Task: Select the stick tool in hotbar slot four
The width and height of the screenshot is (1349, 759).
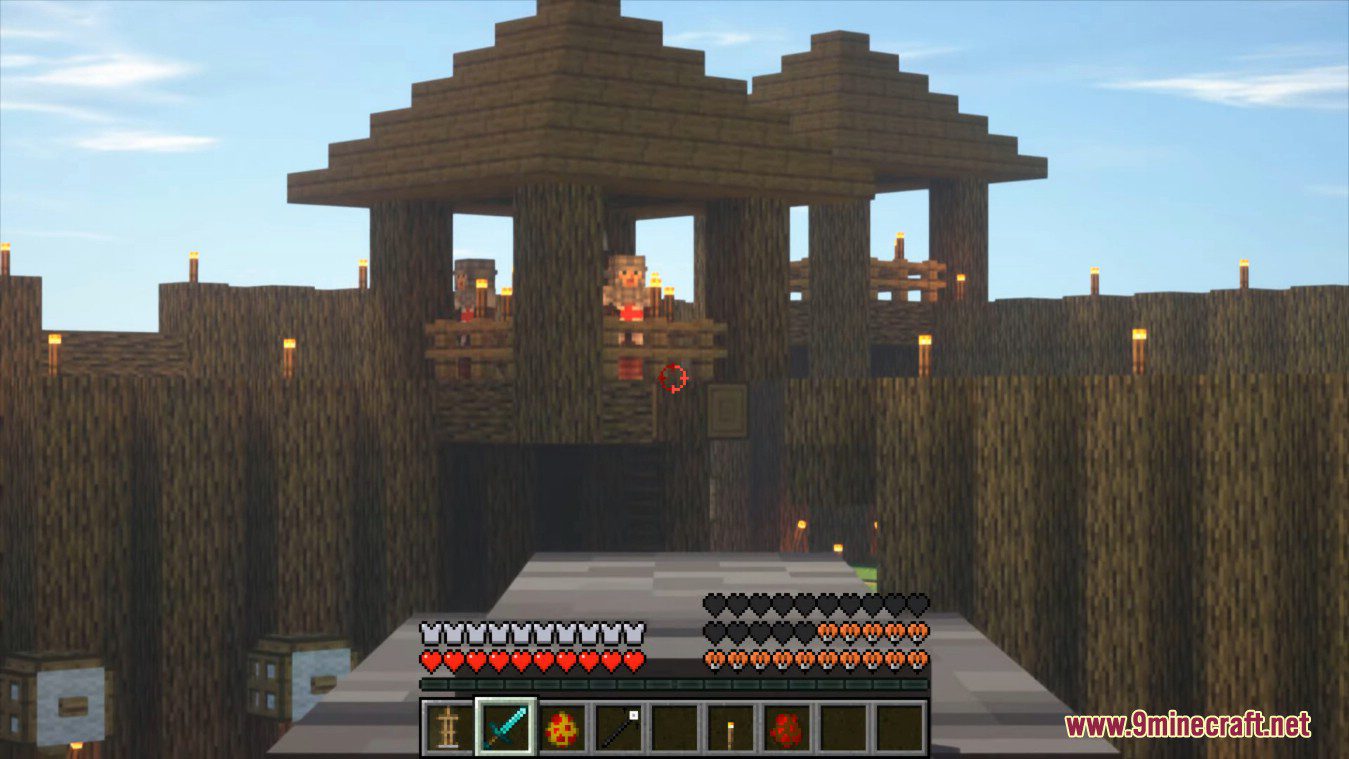Action: [x=620, y=727]
